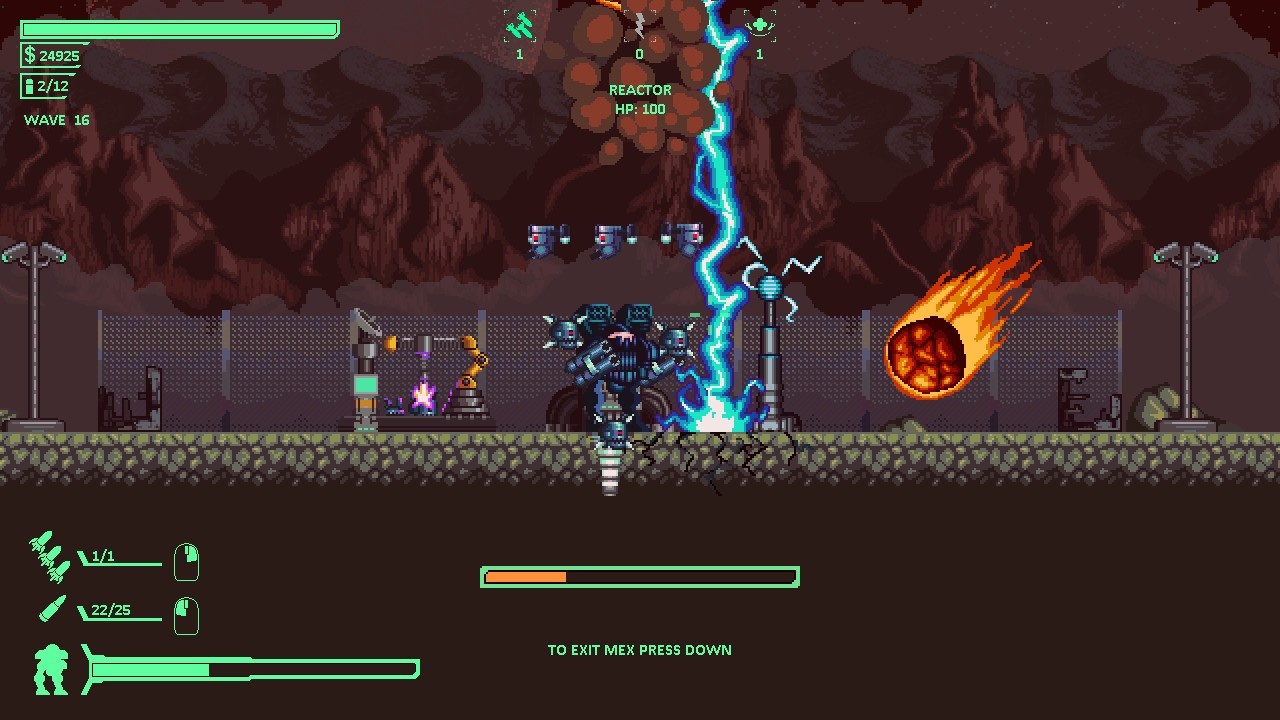This screenshot has width=1280, height=720.
Task: Expand the missile ammo counter reading 1/1
Action: point(101,557)
